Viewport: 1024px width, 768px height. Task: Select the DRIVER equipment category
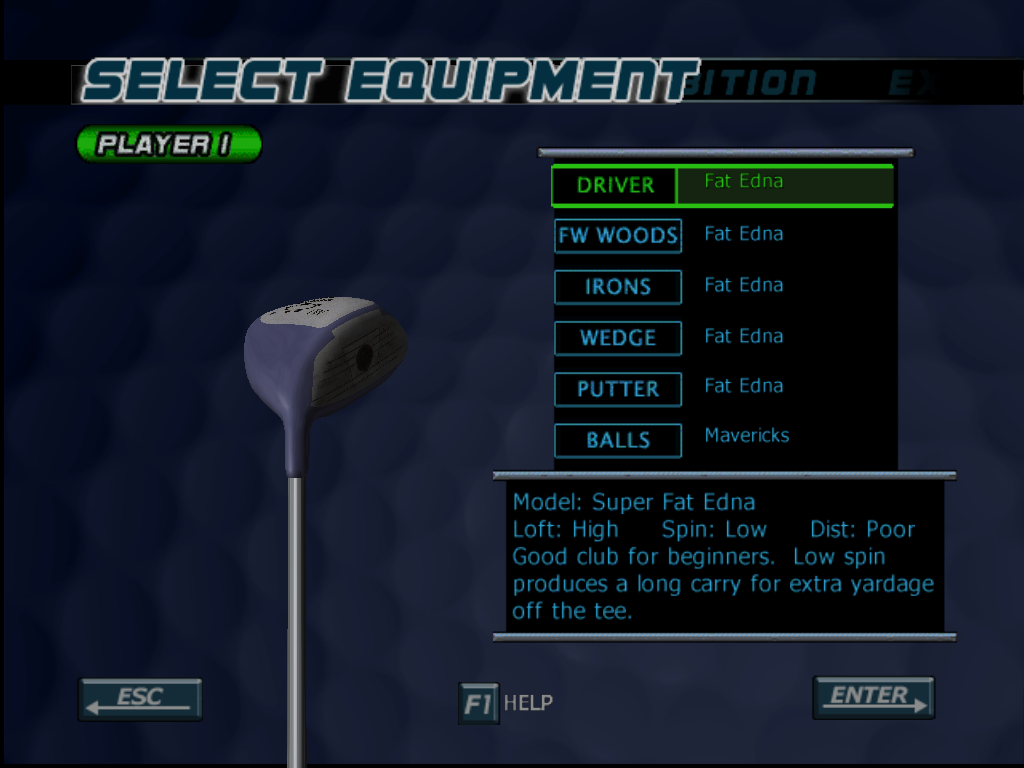click(x=615, y=186)
